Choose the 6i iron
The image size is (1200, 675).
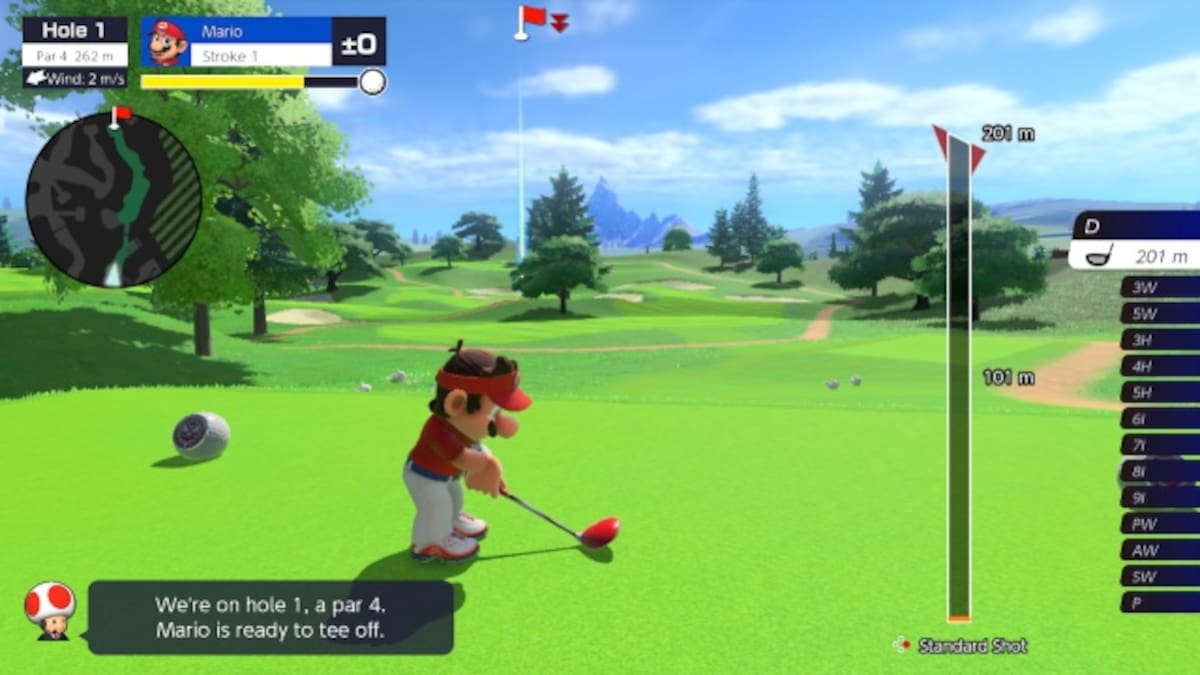click(1160, 418)
